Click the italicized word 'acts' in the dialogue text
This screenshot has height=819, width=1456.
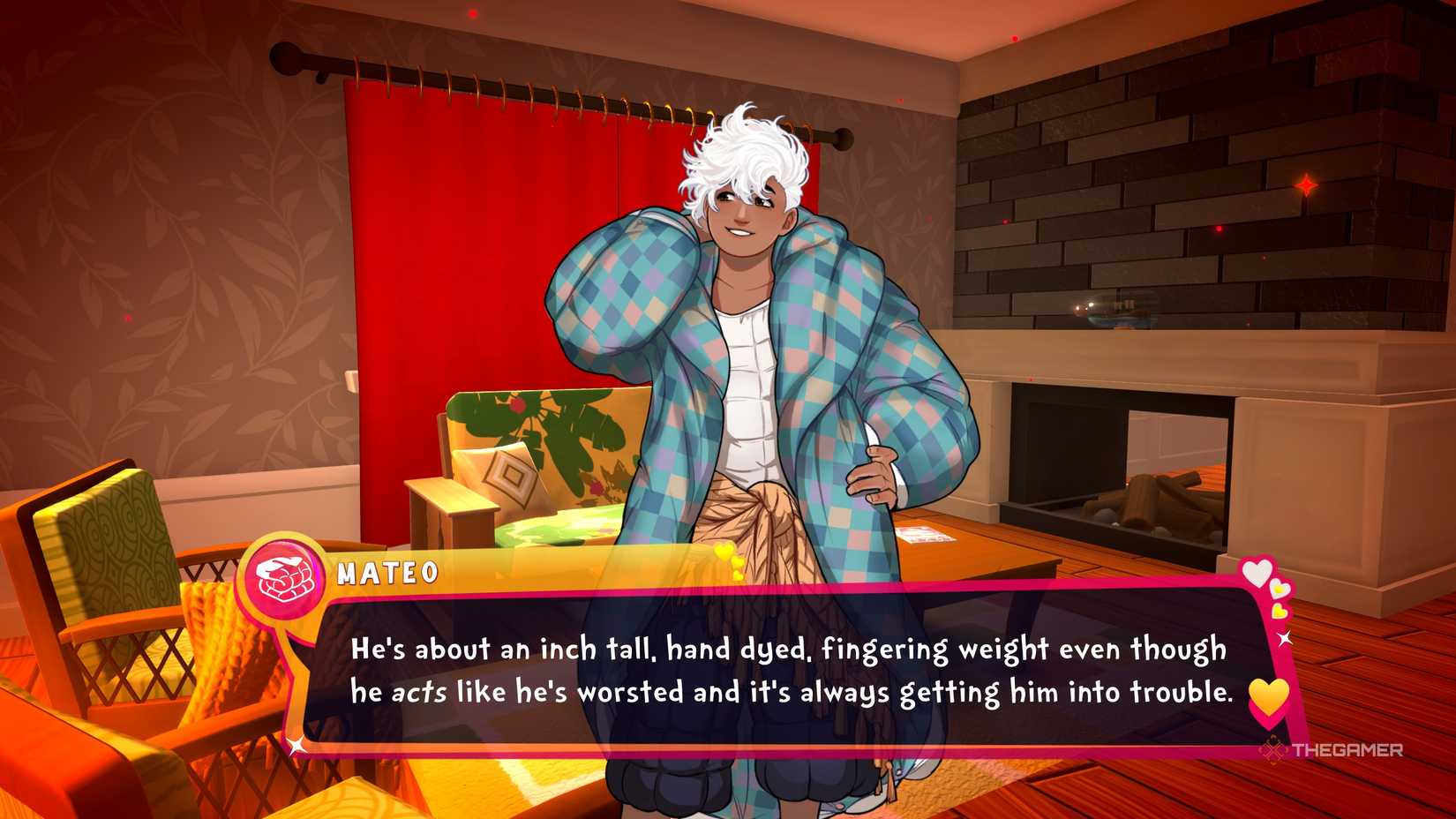click(x=423, y=693)
